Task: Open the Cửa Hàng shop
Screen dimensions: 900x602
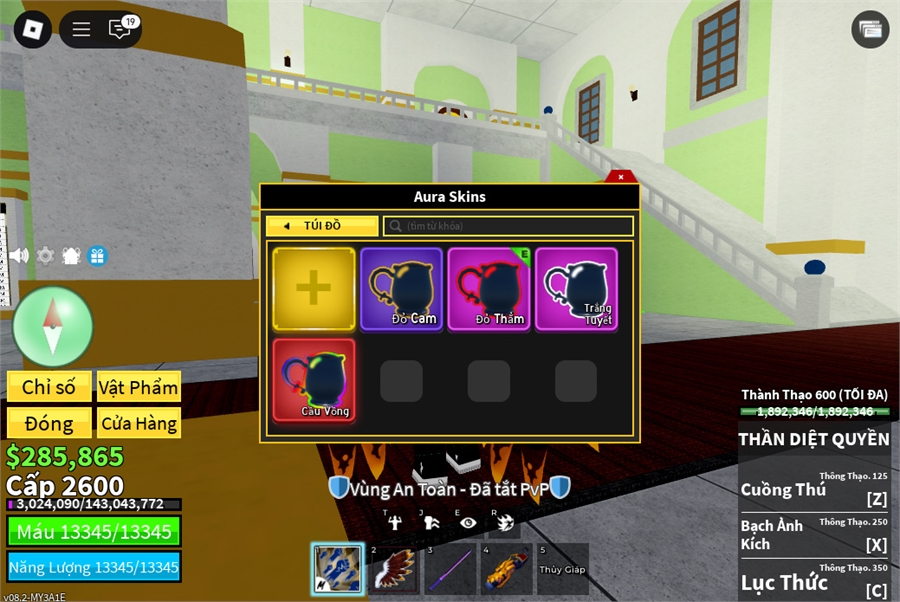Action: 138,423
